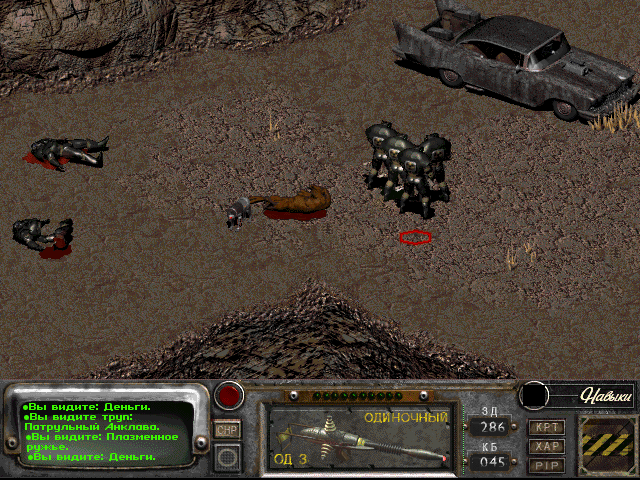The image size is (640, 480).
Task: Open the inventory with the СНР button
Action: [227, 429]
